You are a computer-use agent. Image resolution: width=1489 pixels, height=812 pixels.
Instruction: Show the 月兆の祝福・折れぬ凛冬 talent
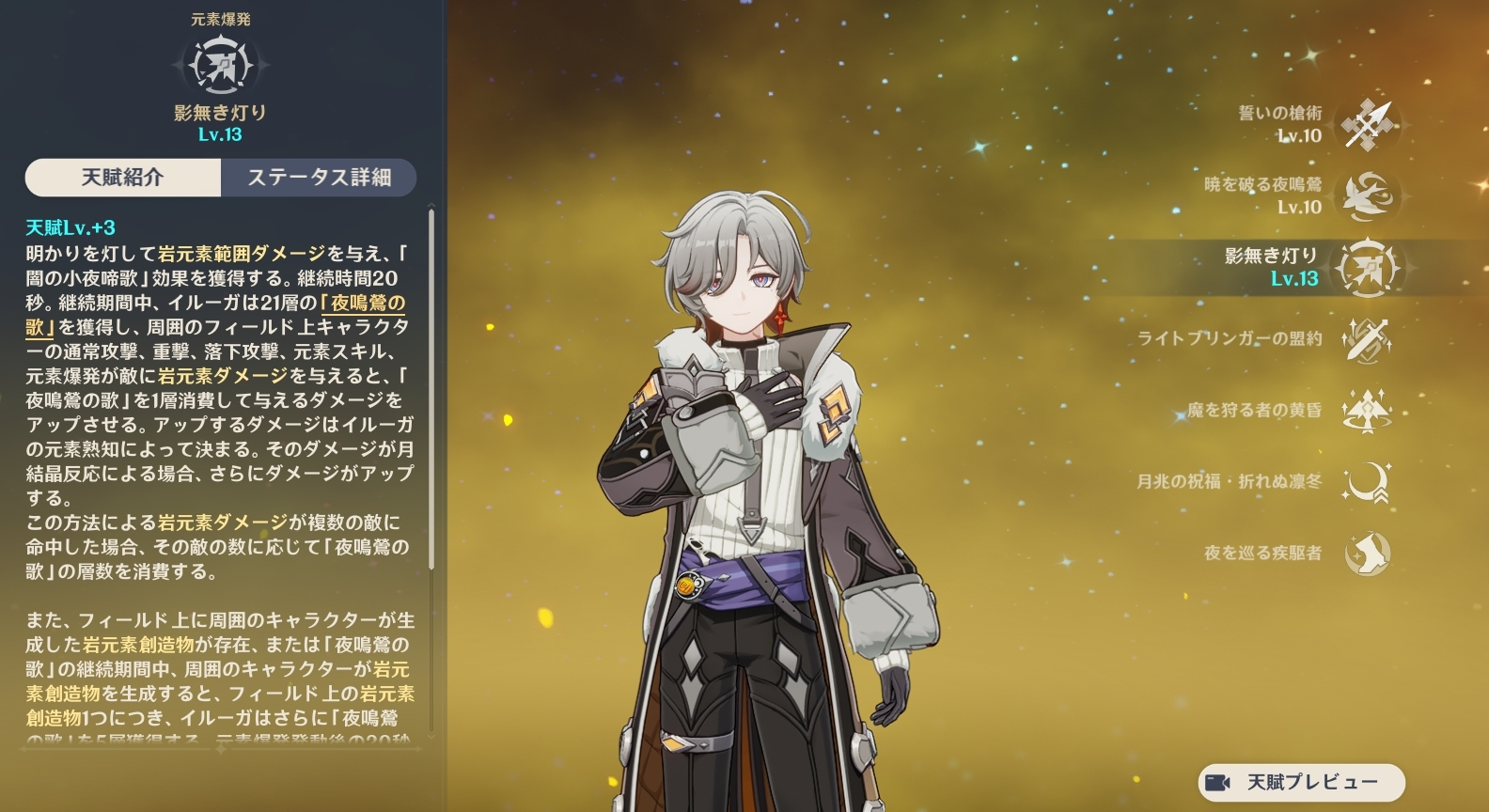pyautogui.click(x=1369, y=482)
